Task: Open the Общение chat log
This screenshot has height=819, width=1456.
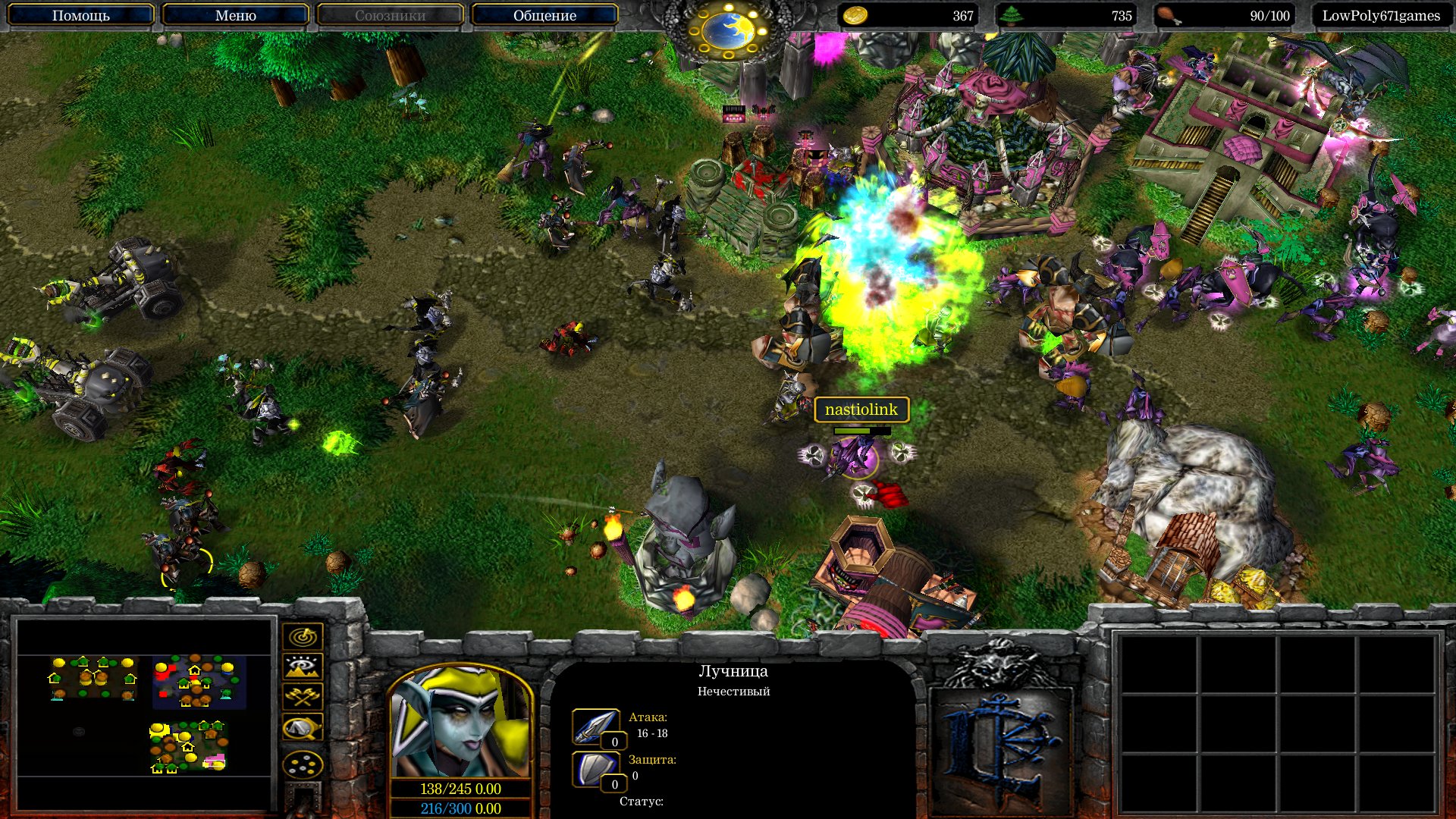Action: click(x=544, y=15)
